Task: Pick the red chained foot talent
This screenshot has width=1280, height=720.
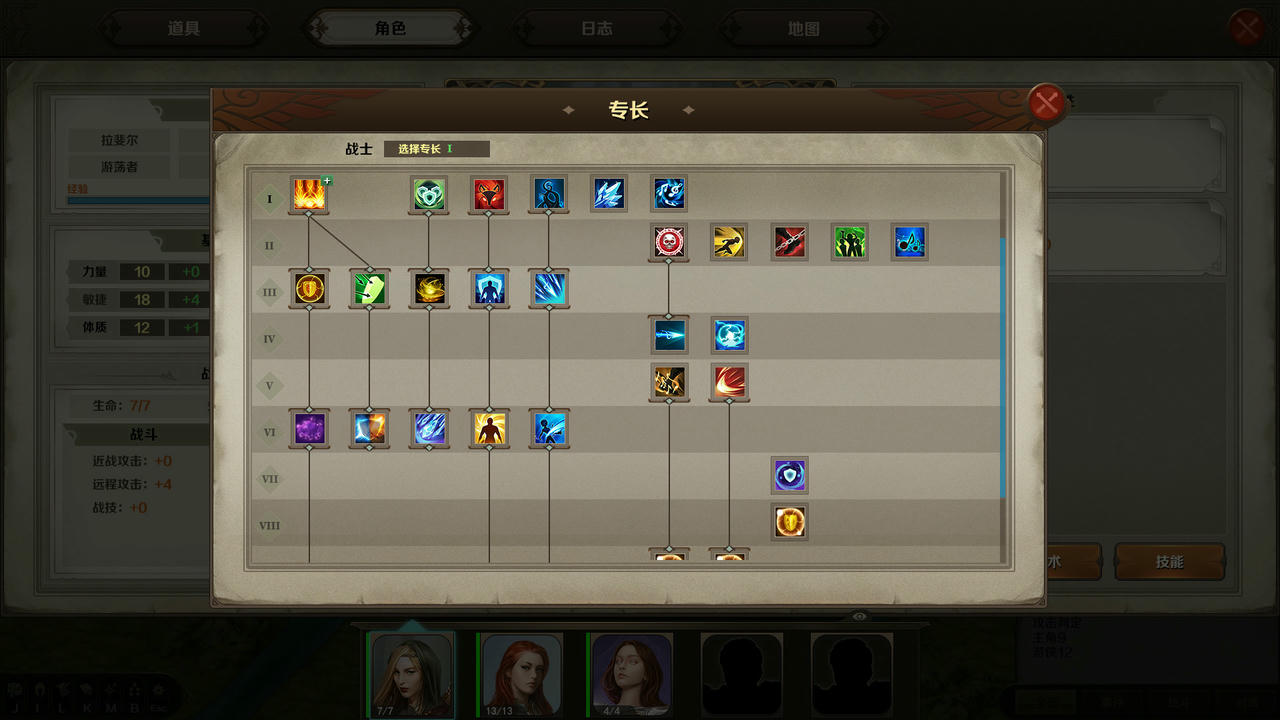Action: click(789, 241)
